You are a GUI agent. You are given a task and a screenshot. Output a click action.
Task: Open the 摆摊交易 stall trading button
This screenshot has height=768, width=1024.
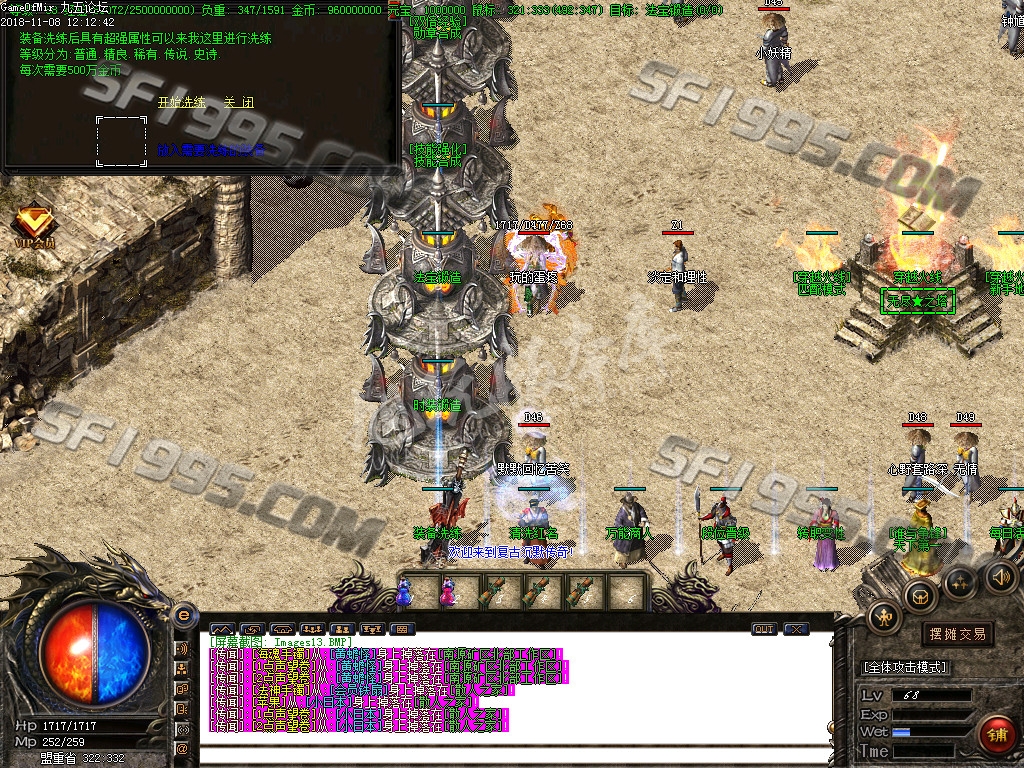click(x=957, y=634)
